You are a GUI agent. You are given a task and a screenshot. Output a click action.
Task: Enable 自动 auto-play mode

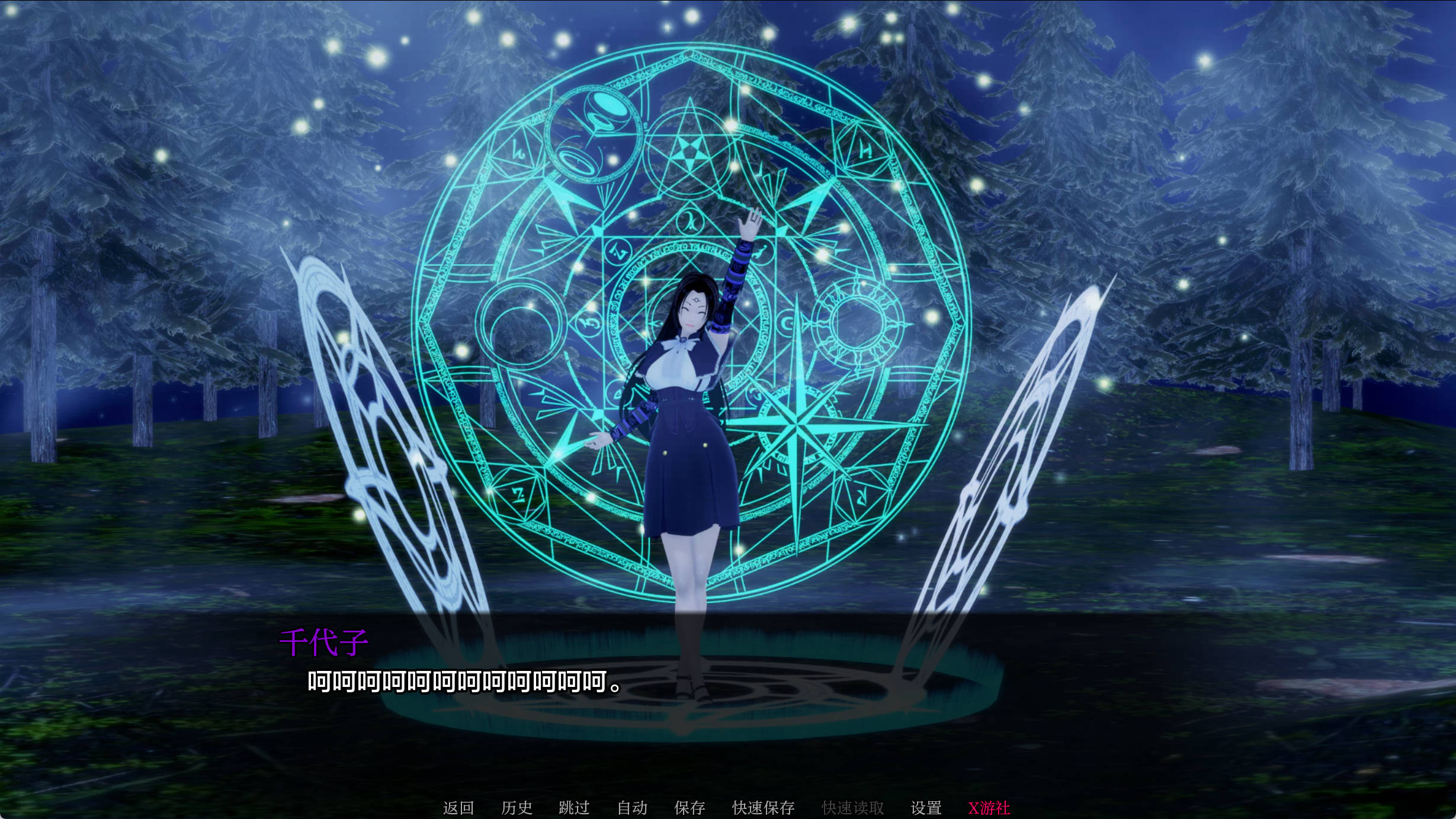point(633,807)
